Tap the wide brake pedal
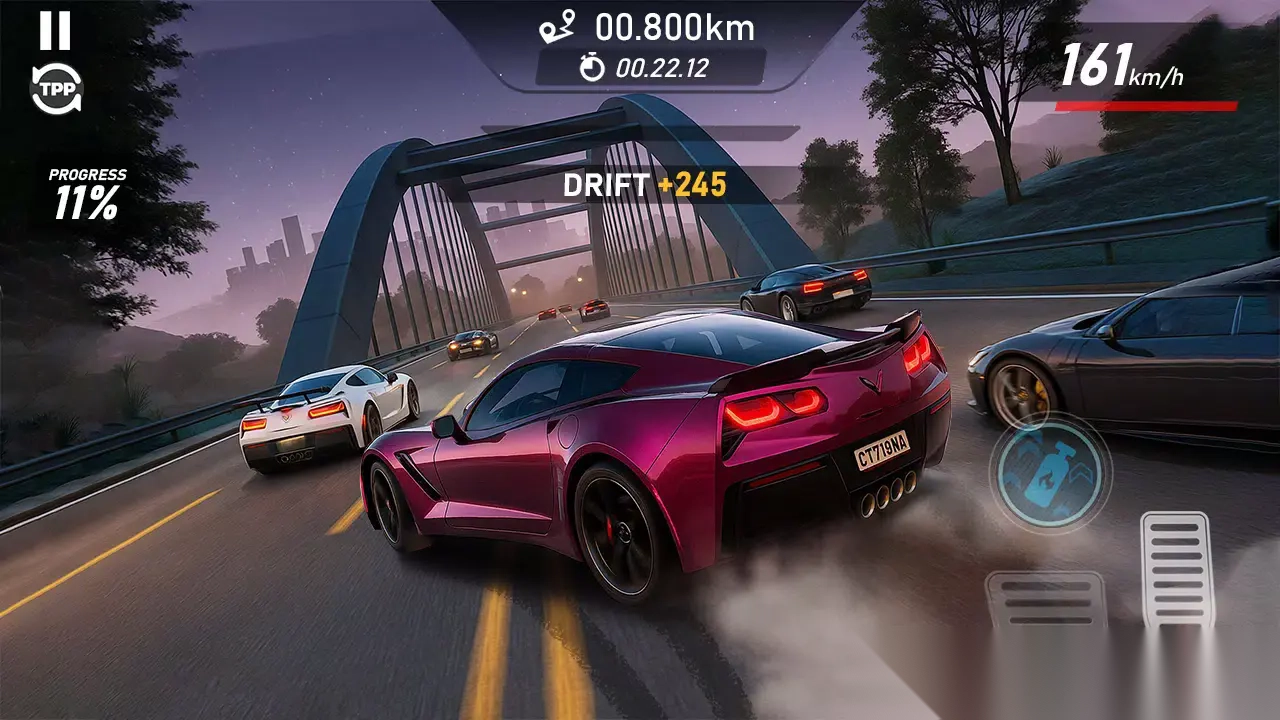1280x720 pixels. pos(1045,600)
